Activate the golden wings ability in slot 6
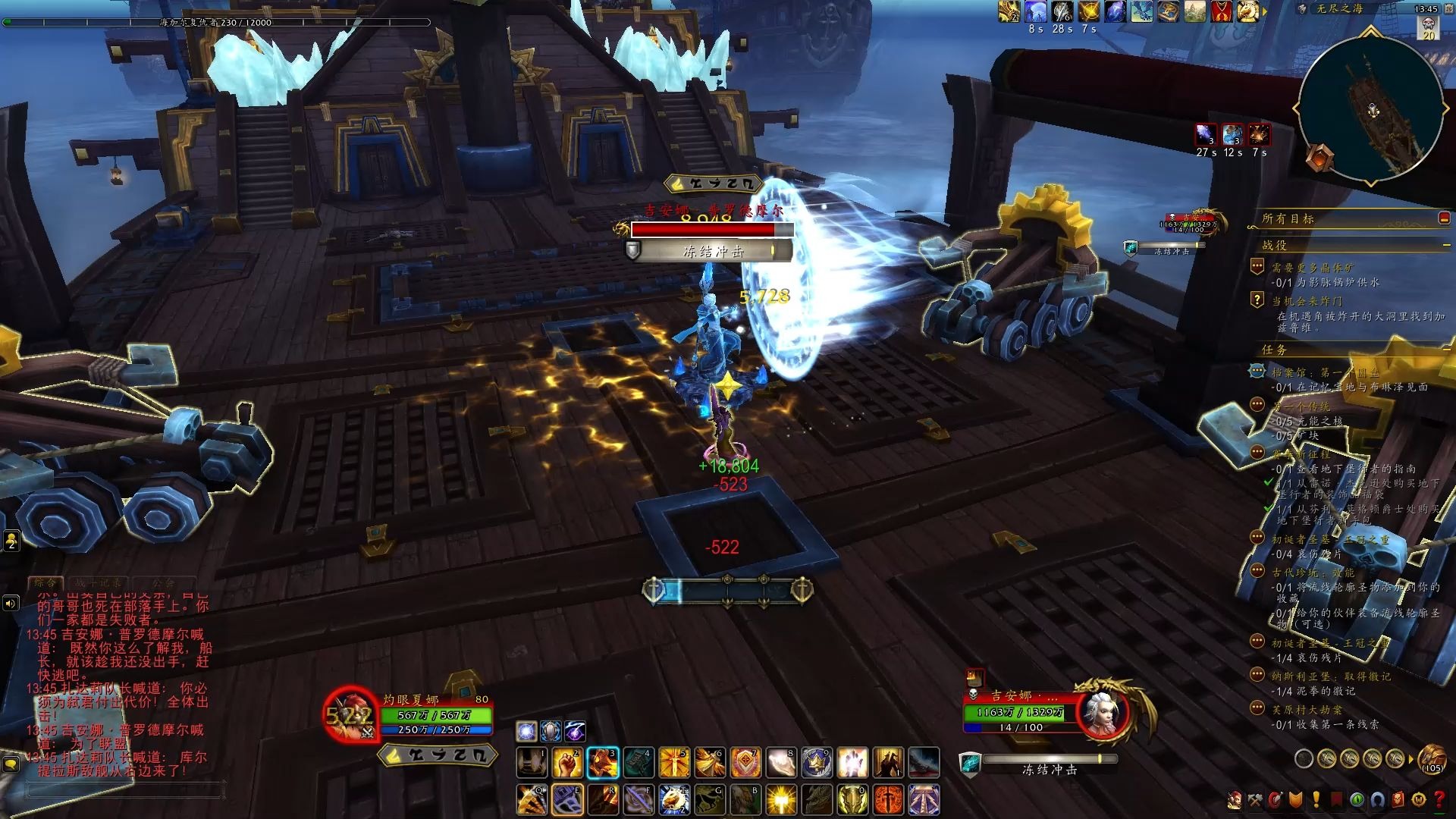Screen dimensions: 1456x819 (710, 763)
